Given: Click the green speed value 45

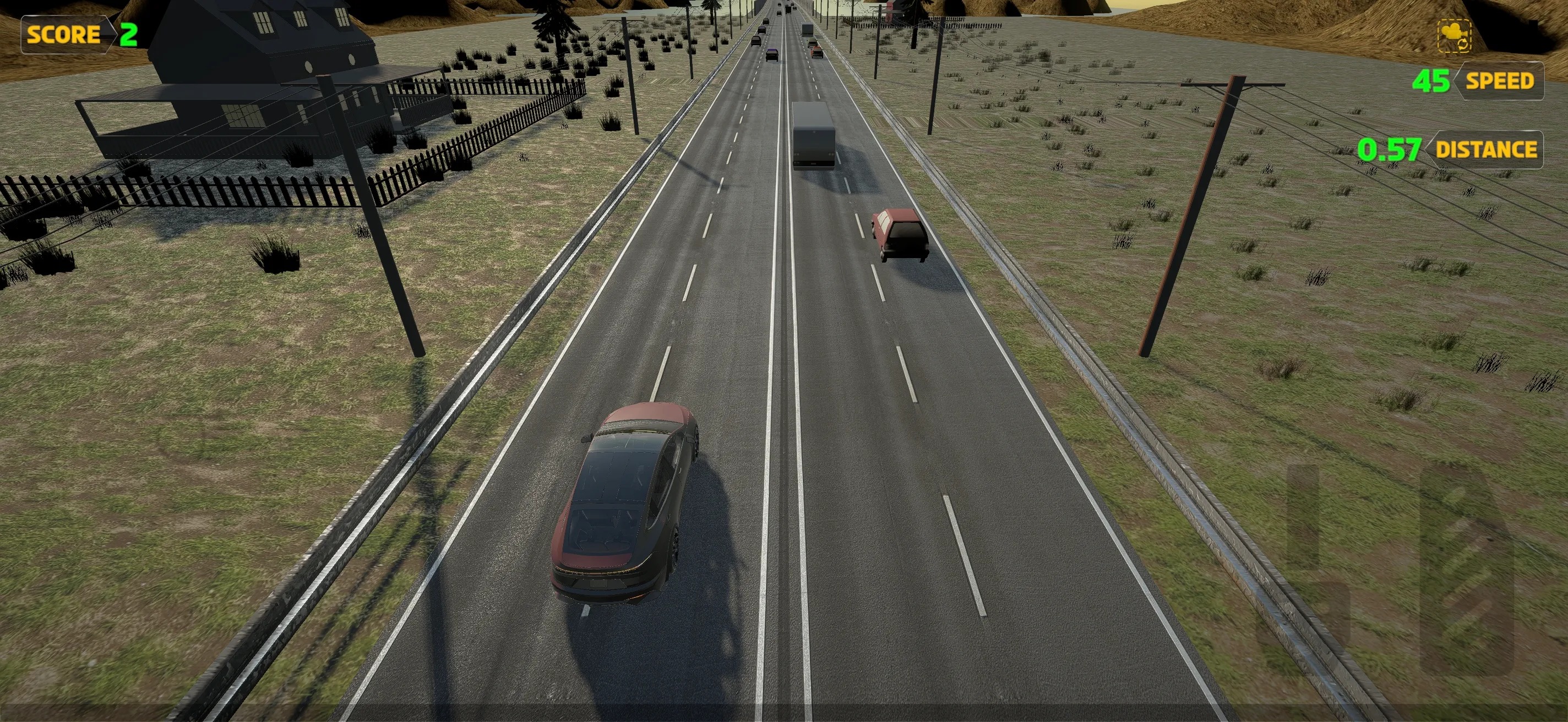Looking at the screenshot, I should (x=1430, y=80).
